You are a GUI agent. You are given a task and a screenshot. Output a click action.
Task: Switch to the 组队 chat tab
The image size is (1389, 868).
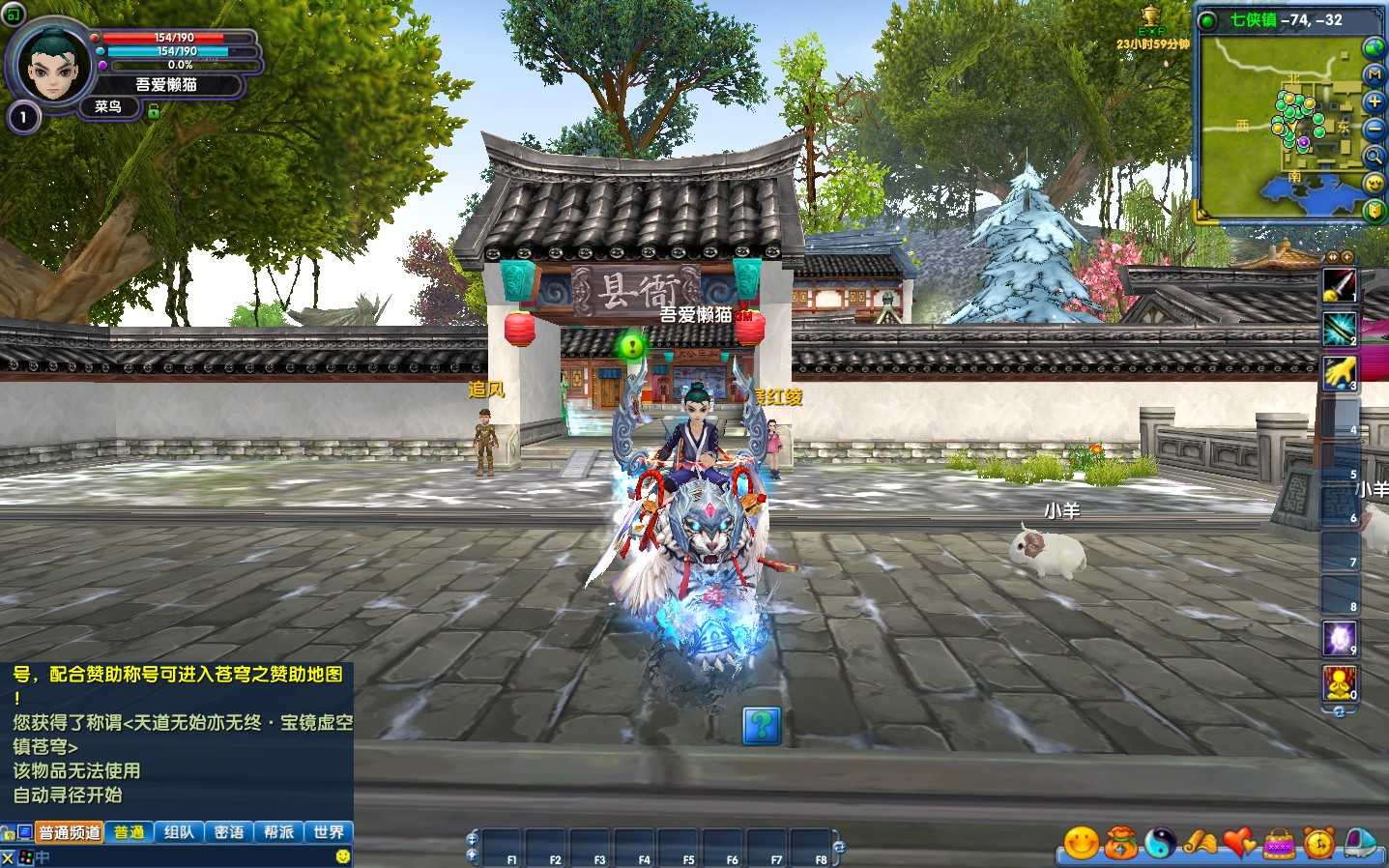pos(179,832)
